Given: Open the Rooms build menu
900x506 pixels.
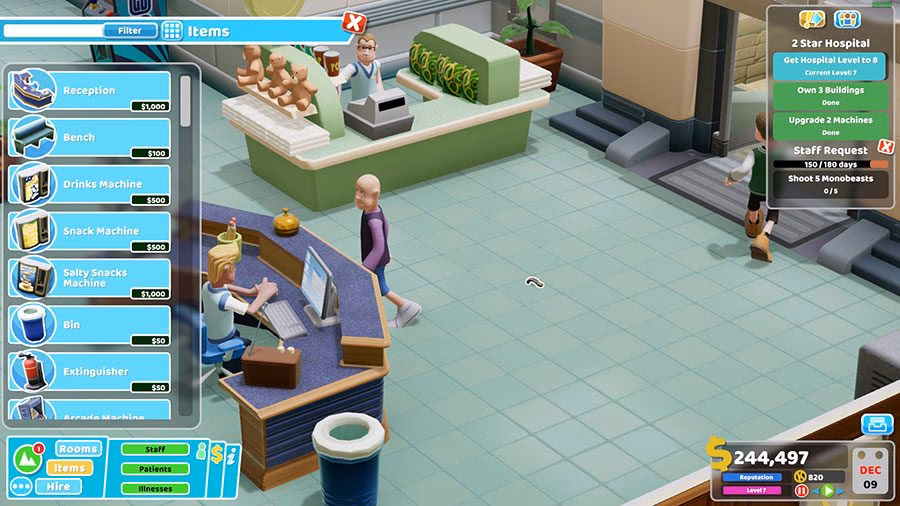Looking at the screenshot, I should [x=78, y=449].
